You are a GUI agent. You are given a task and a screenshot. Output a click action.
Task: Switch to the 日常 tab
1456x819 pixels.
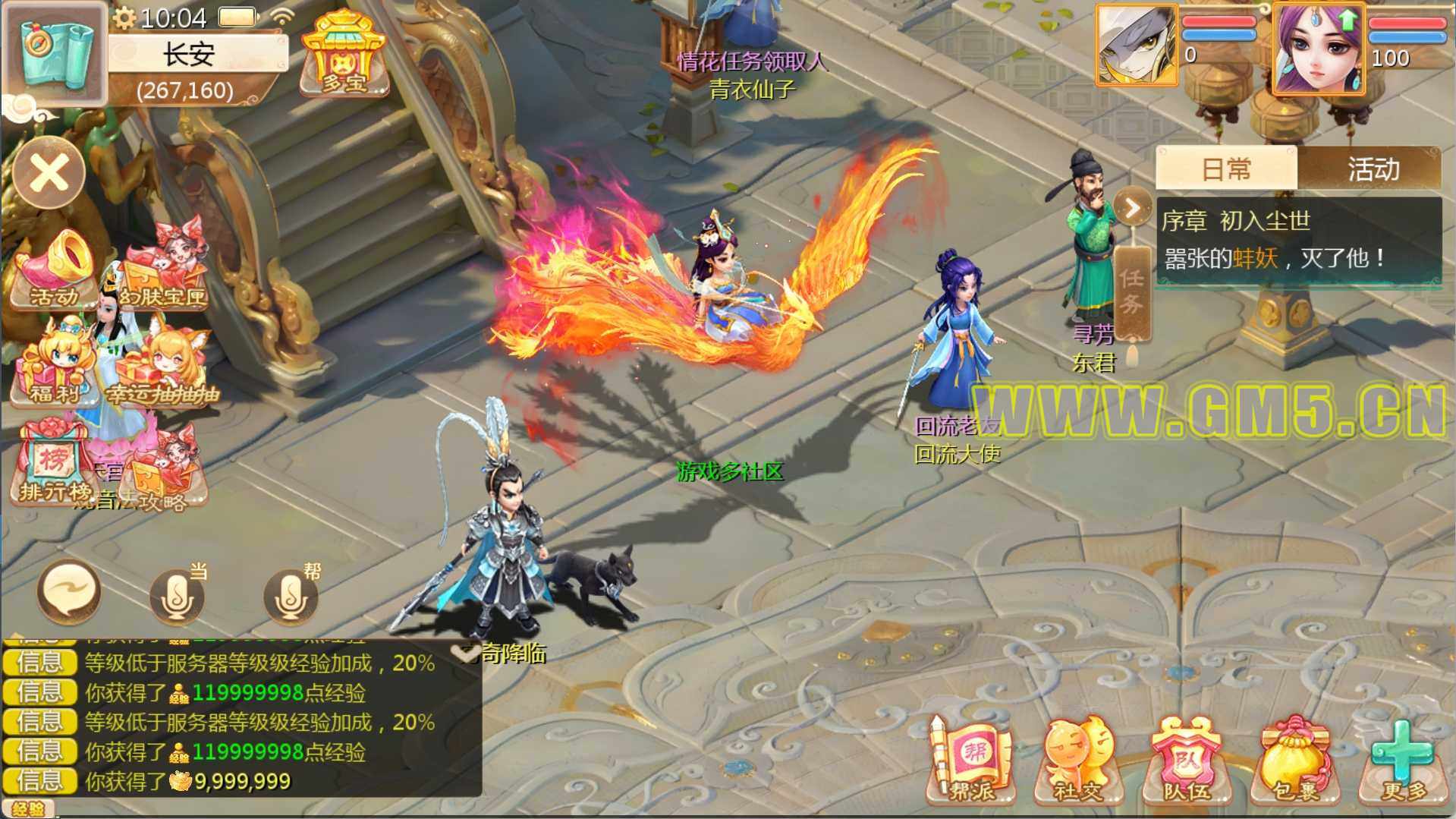(1226, 169)
